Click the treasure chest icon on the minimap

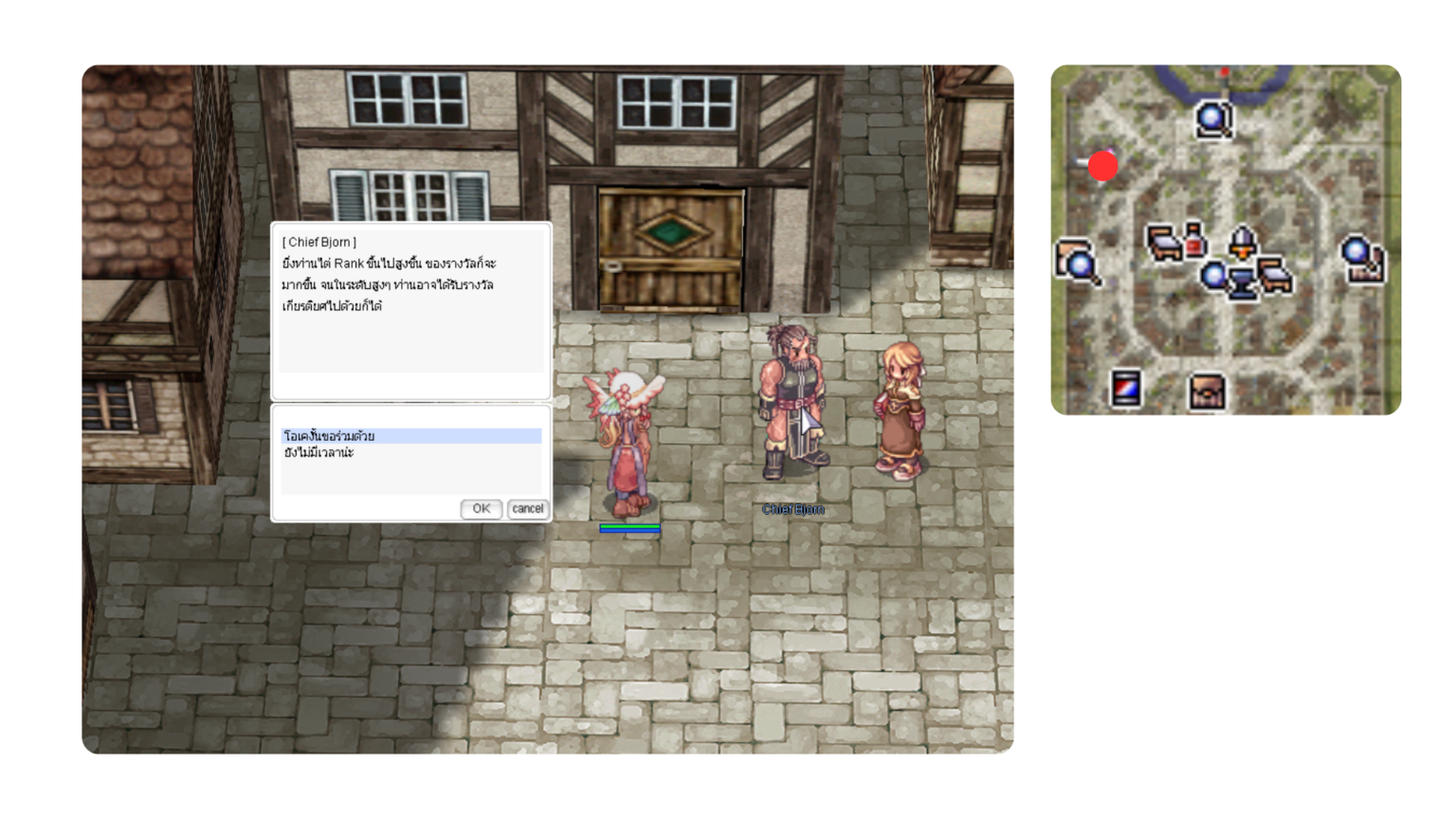pyautogui.click(x=1207, y=391)
